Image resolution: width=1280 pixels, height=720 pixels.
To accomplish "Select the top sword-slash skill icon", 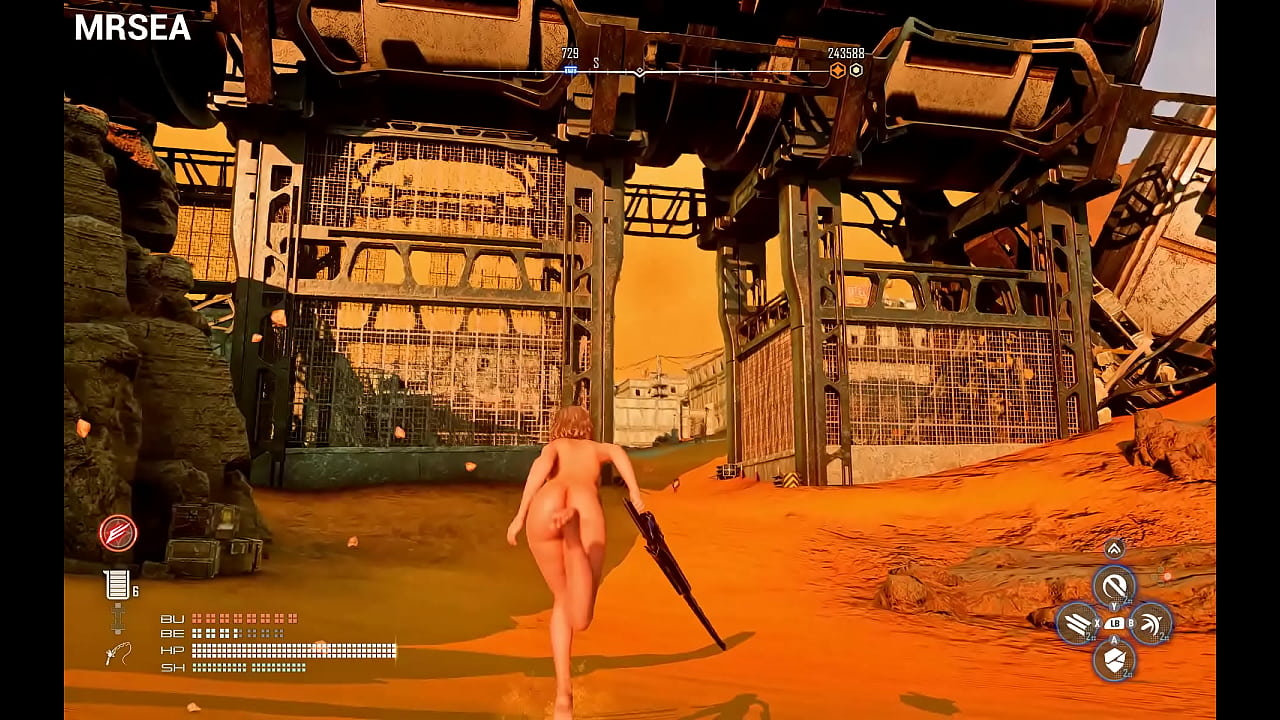I will pos(1113,586).
